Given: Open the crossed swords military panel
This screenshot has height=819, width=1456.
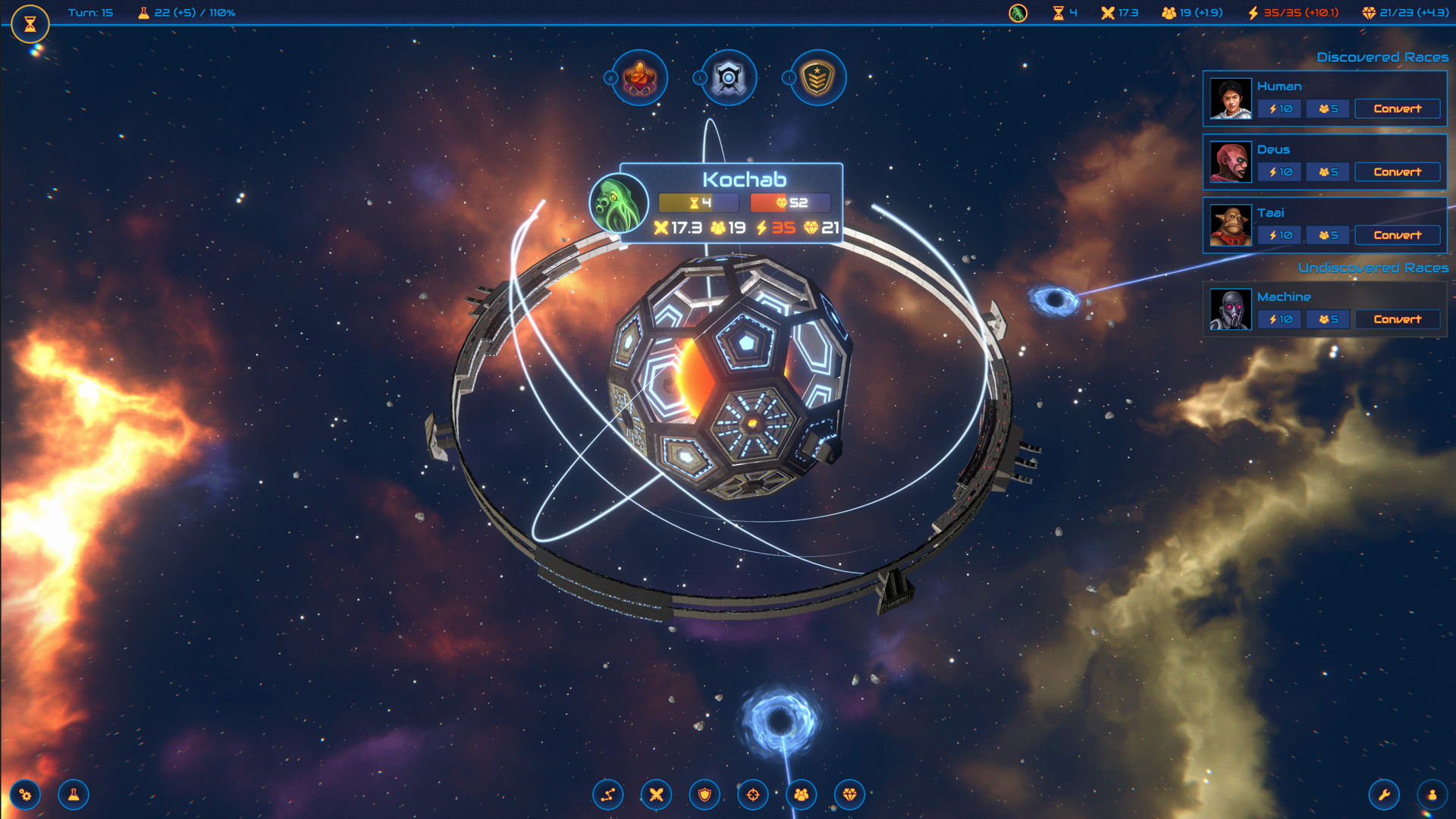Looking at the screenshot, I should [656, 795].
